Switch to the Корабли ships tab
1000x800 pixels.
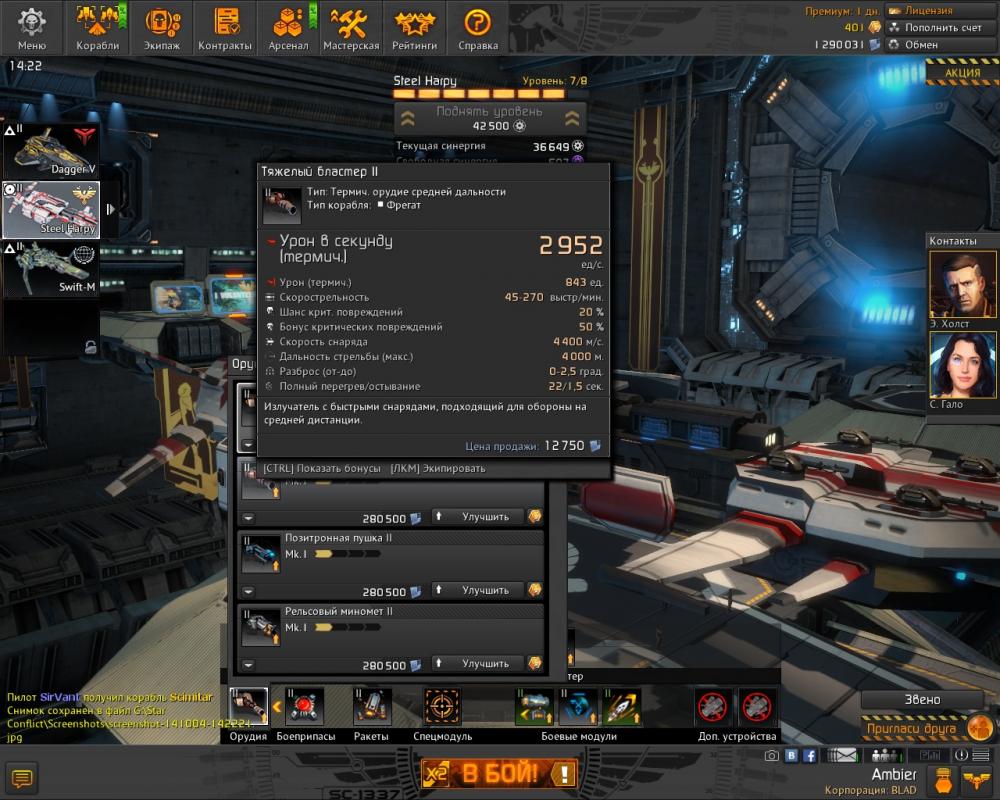(x=97, y=27)
